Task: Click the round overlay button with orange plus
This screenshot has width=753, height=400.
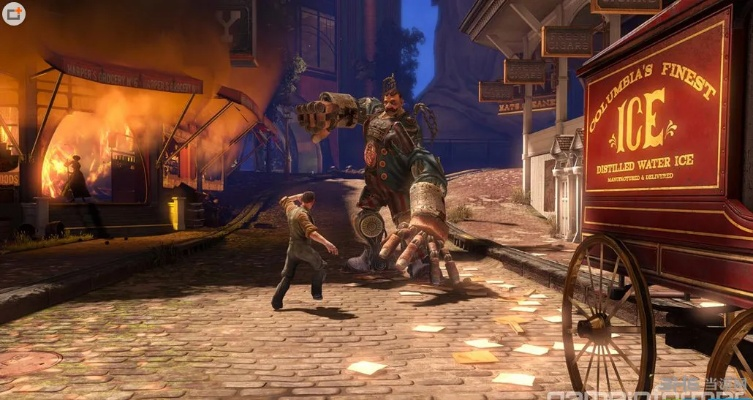Action: point(14,14)
